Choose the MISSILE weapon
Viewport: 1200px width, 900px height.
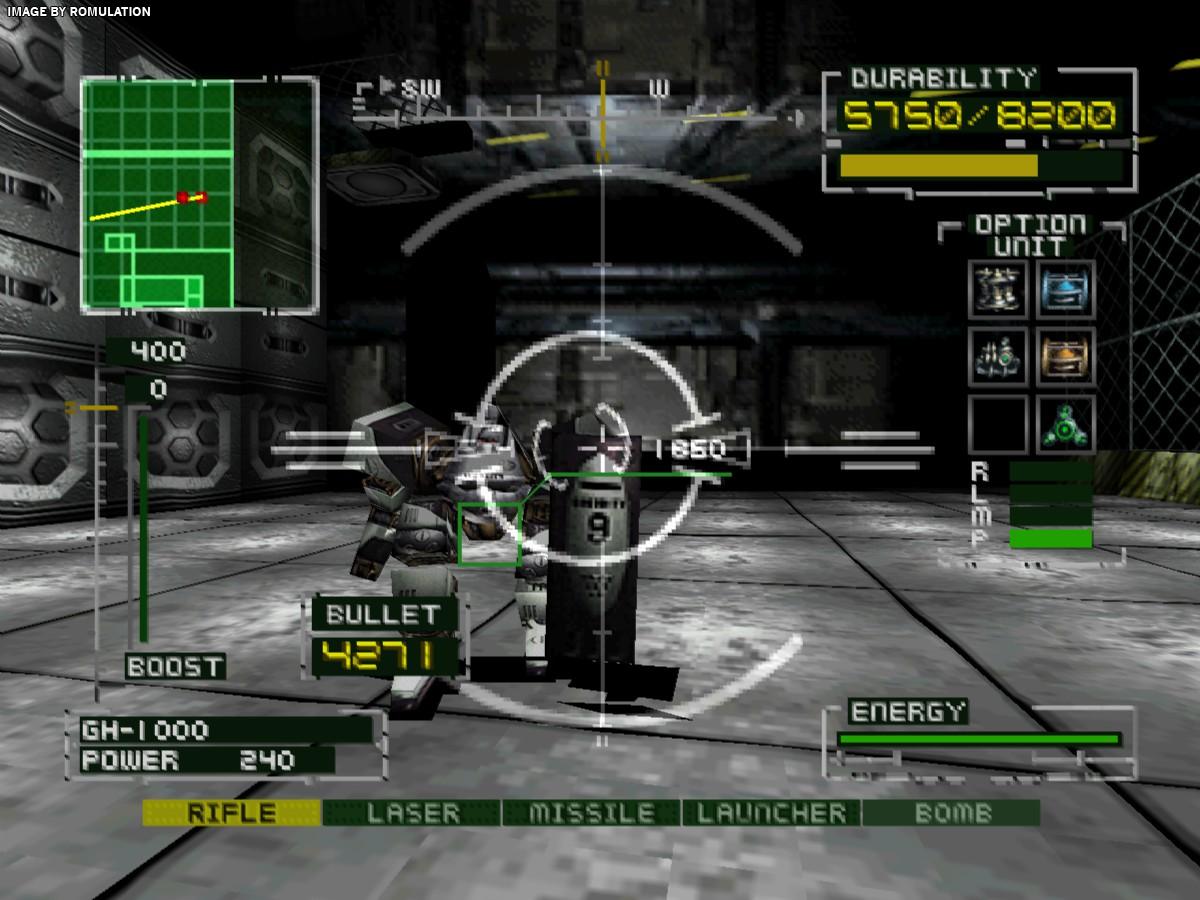[x=592, y=813]
